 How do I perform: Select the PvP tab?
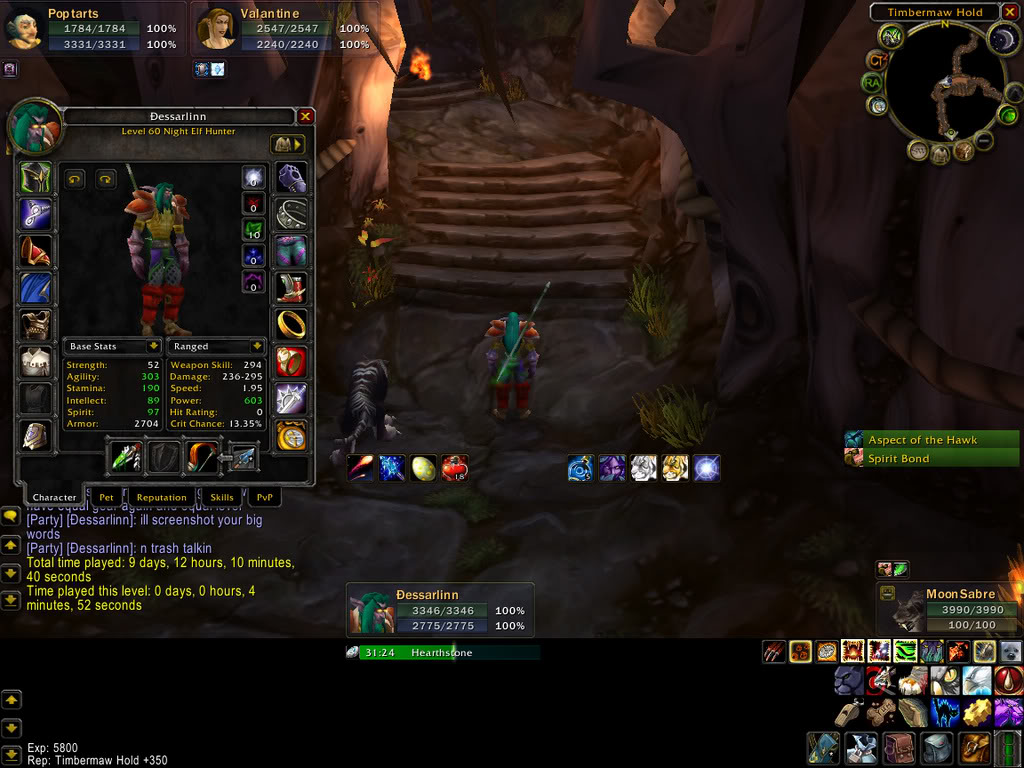pyautogui.click(x=264, y=497)
